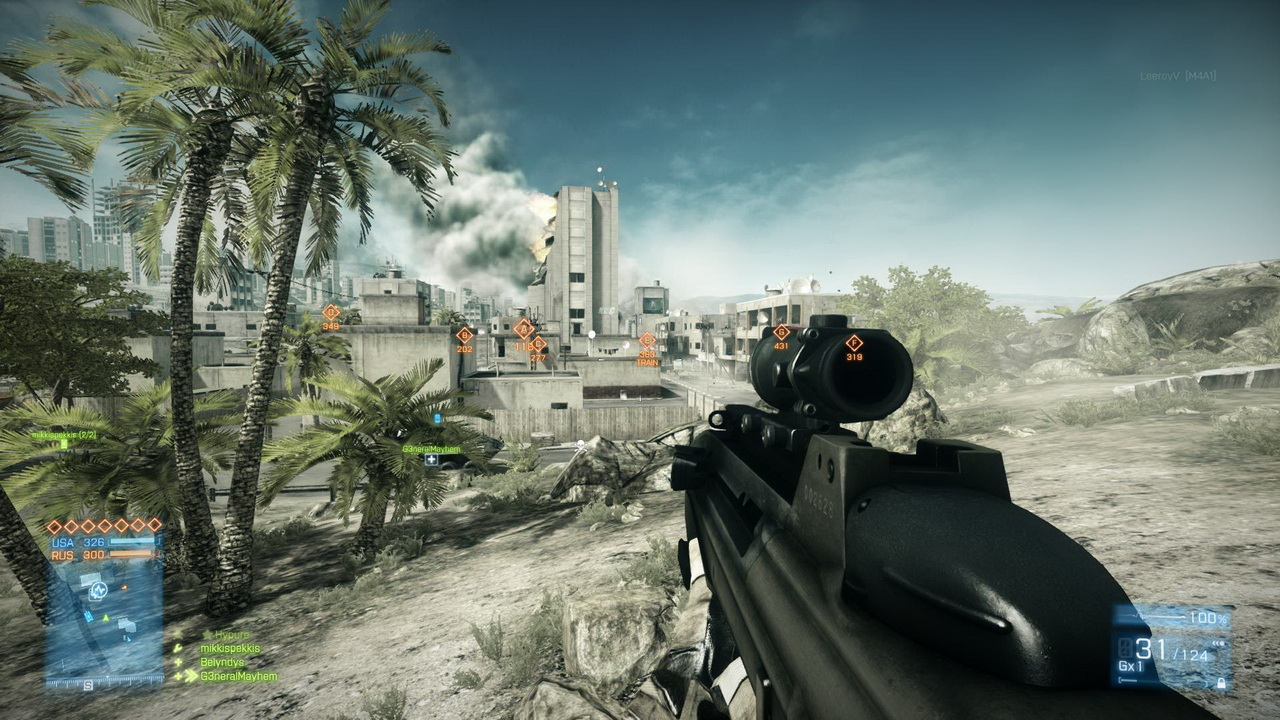Image resolution: width=1280 pixels, height=720 pixels.
Task: Select G3neralMayhem in the squad list
Action: (238, 676)
